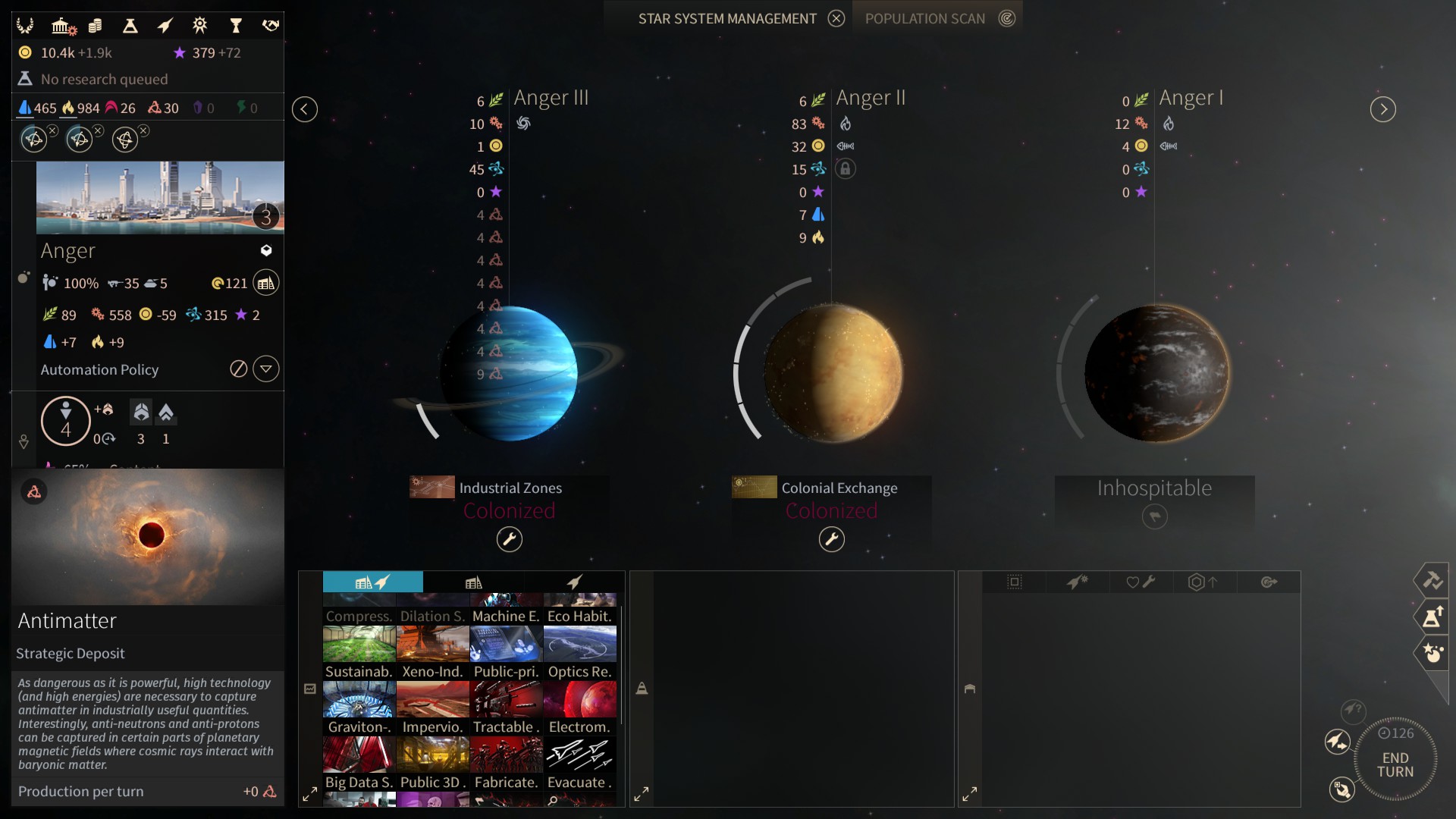
Task: Open the Automation Policy dropdown arrow
Action: coord(265,369)
